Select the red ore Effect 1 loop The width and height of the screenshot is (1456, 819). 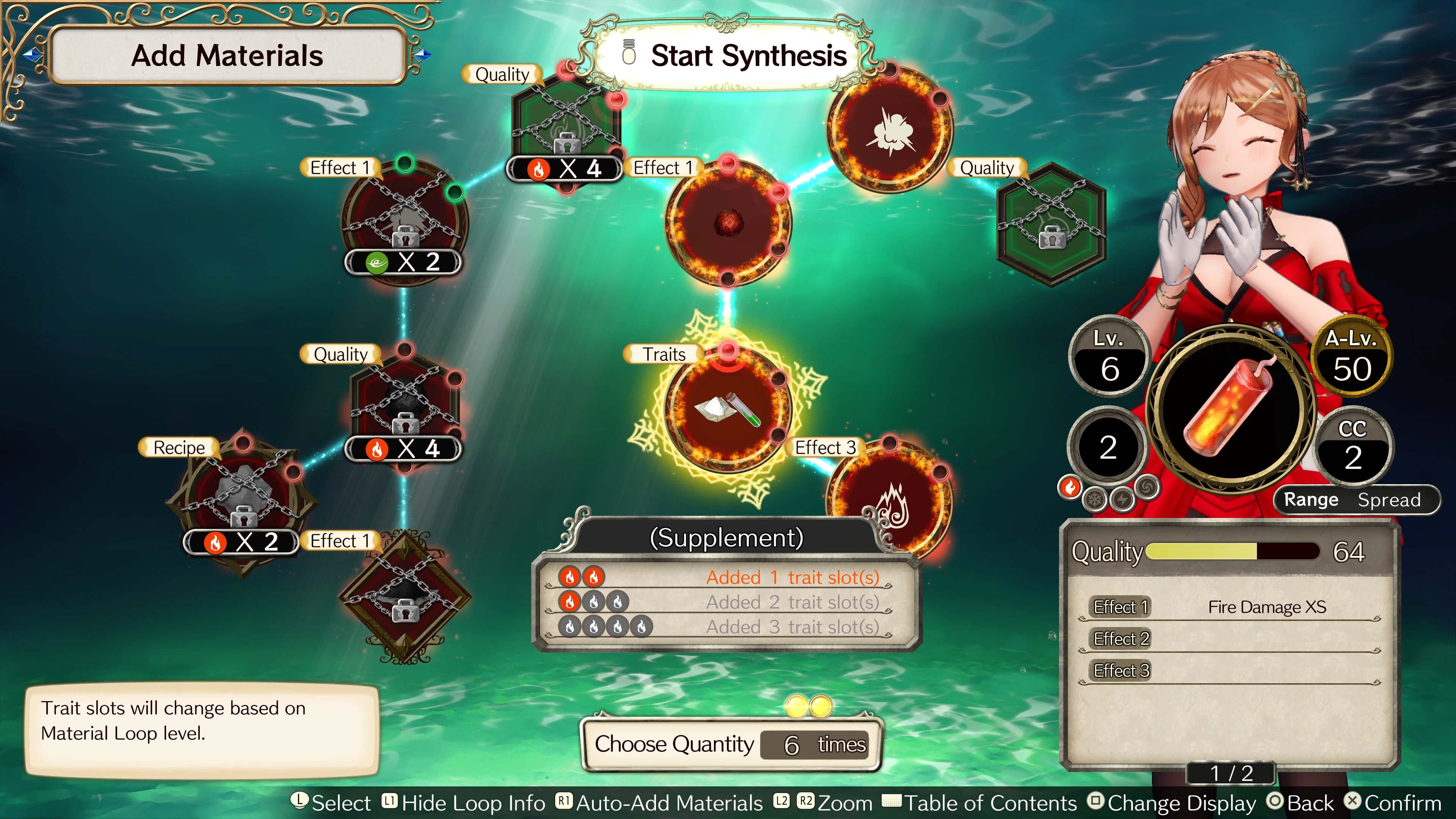pos(728,222)
